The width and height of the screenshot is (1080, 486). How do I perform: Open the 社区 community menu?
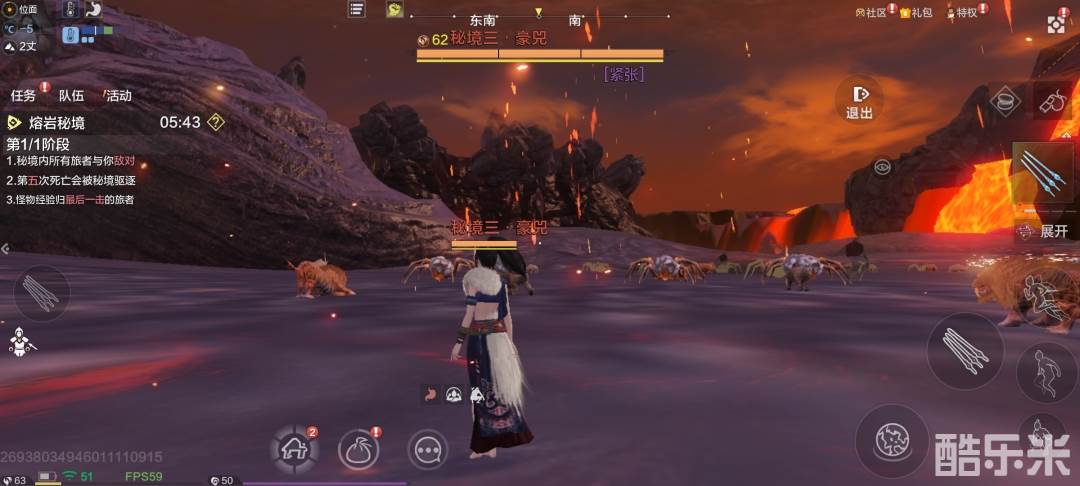[x=871, y=13]
